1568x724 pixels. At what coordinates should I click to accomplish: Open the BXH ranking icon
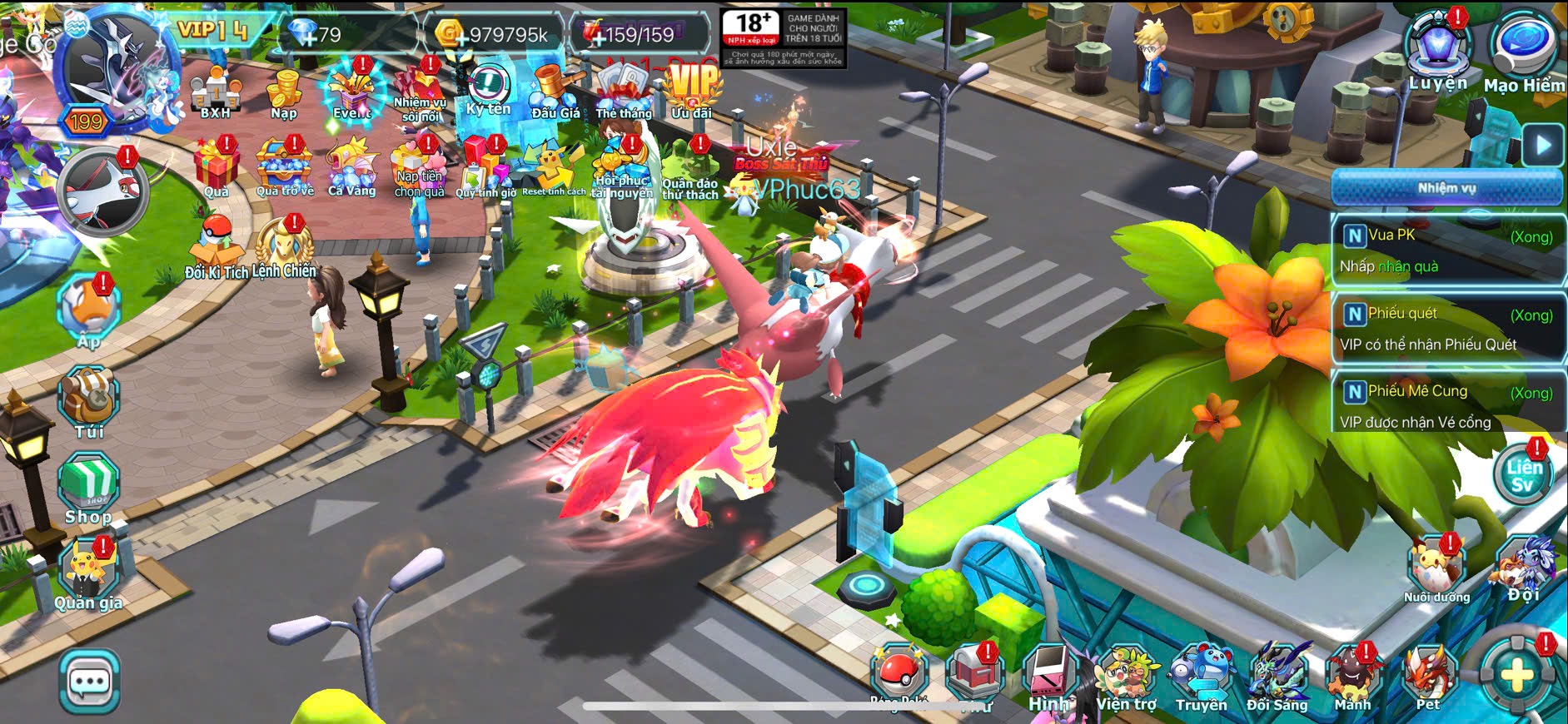(x=215, y=94)
